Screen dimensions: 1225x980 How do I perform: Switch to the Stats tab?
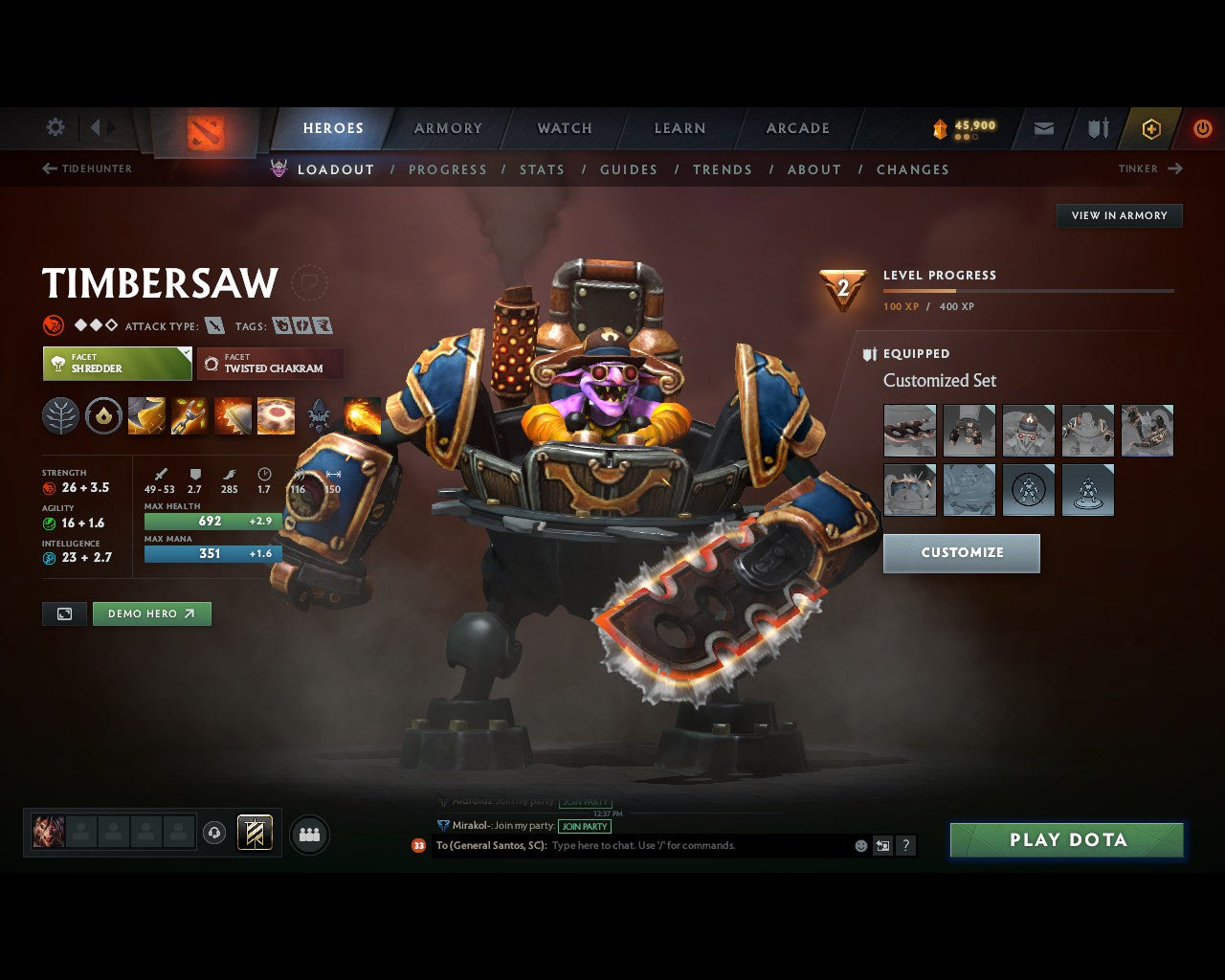click(x=542, y=169)
